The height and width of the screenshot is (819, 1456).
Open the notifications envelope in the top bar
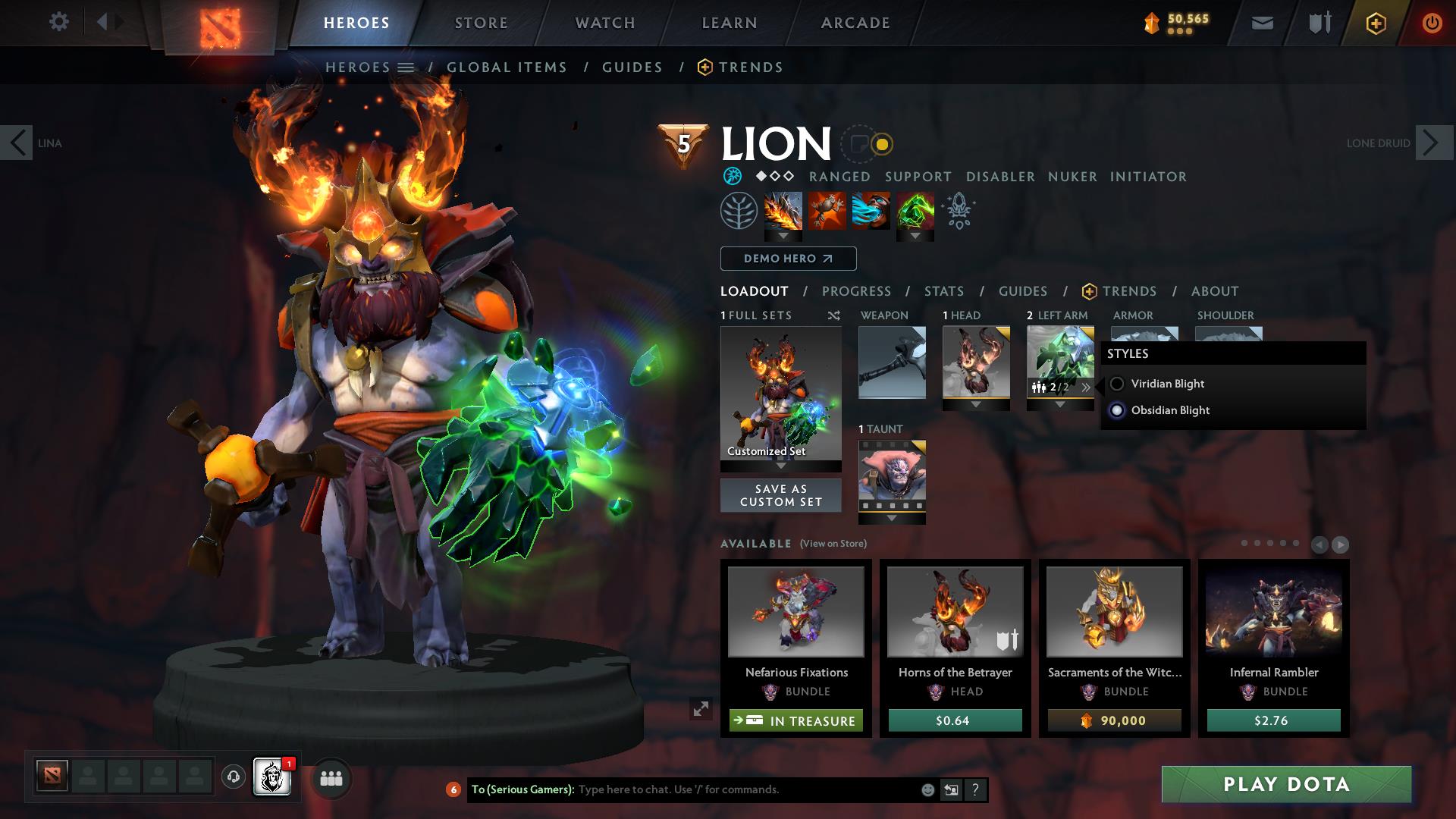[x=1262, y=22]
